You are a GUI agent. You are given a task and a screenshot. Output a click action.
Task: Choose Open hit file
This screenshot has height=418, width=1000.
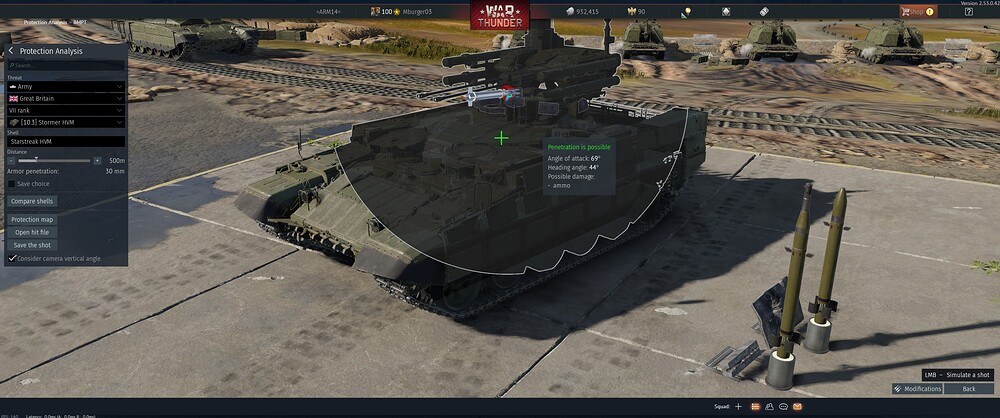pos(32,232)
